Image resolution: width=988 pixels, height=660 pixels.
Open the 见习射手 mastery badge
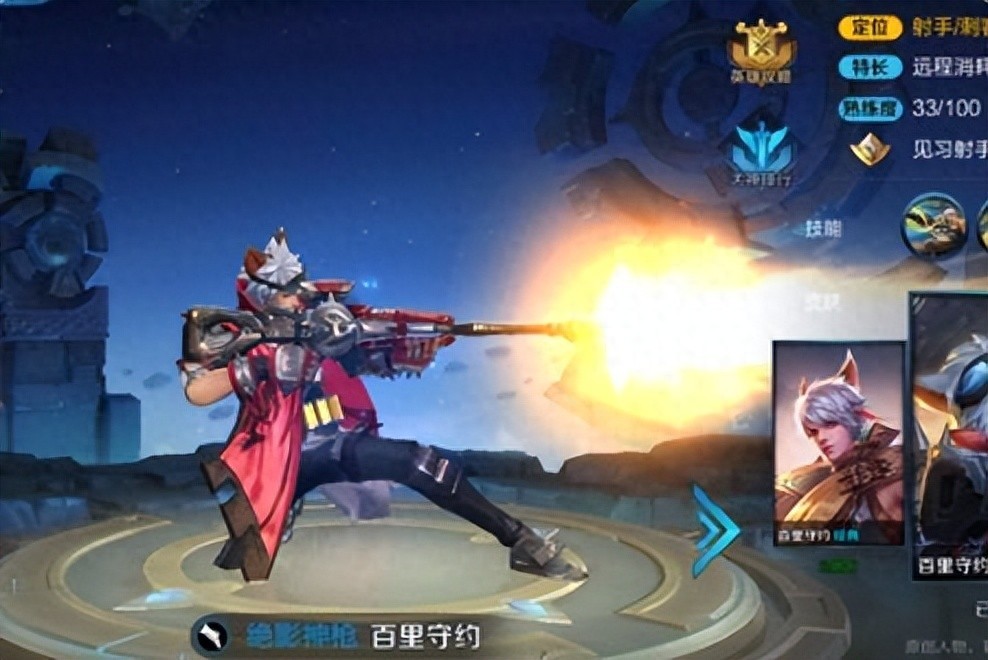point(870,150)
